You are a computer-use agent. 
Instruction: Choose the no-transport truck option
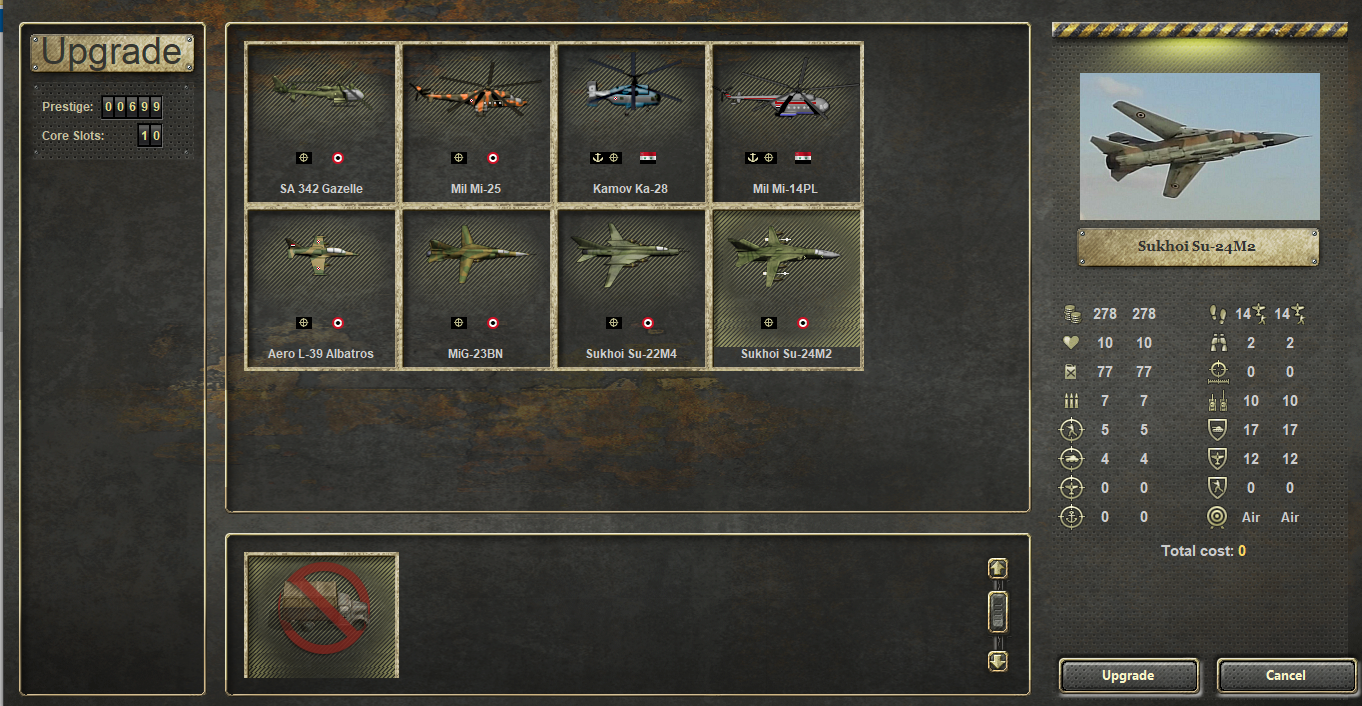click(x=322, y=615)
